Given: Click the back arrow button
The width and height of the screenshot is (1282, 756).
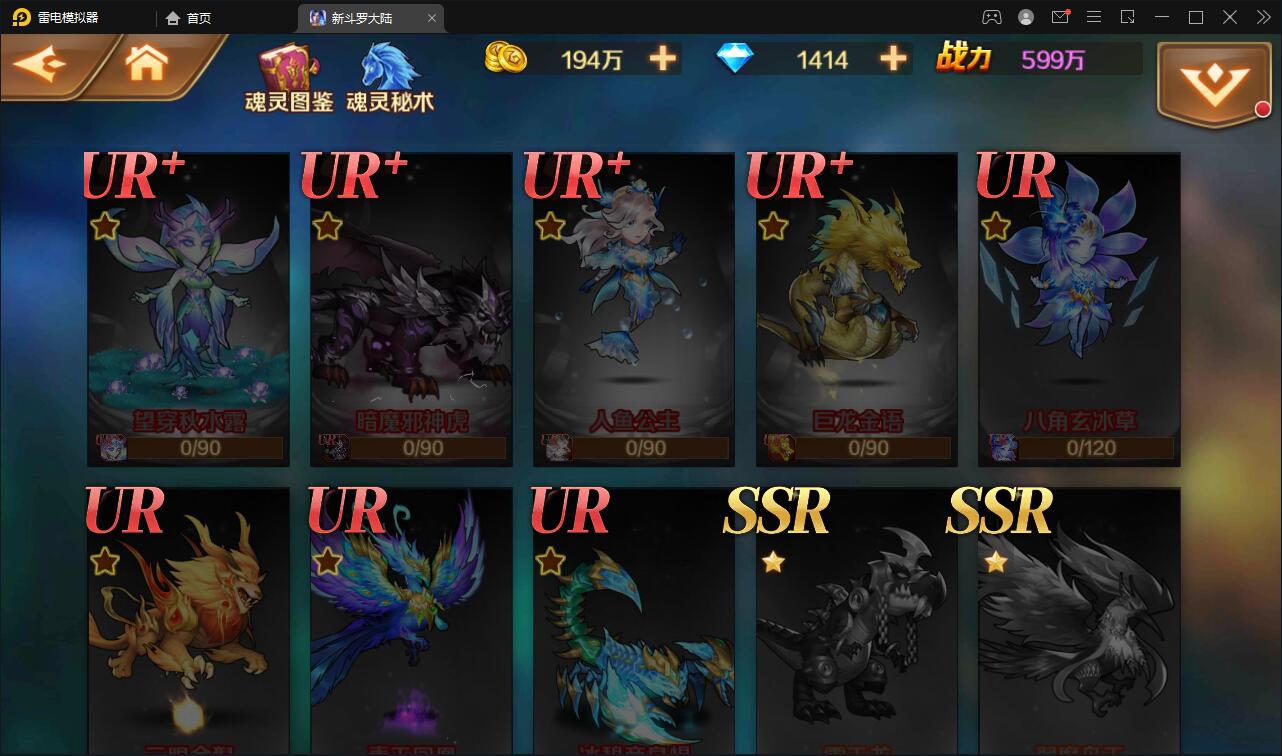Looking at the screenshot, I should pos(42,63).
